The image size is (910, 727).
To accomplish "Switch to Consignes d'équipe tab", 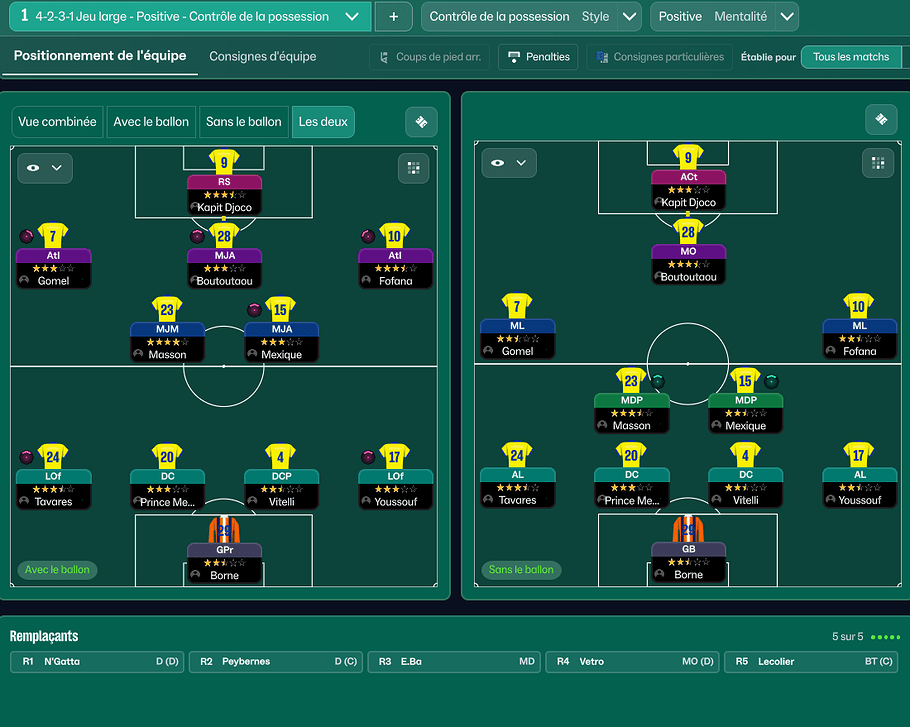I will [x=263, y=57].
